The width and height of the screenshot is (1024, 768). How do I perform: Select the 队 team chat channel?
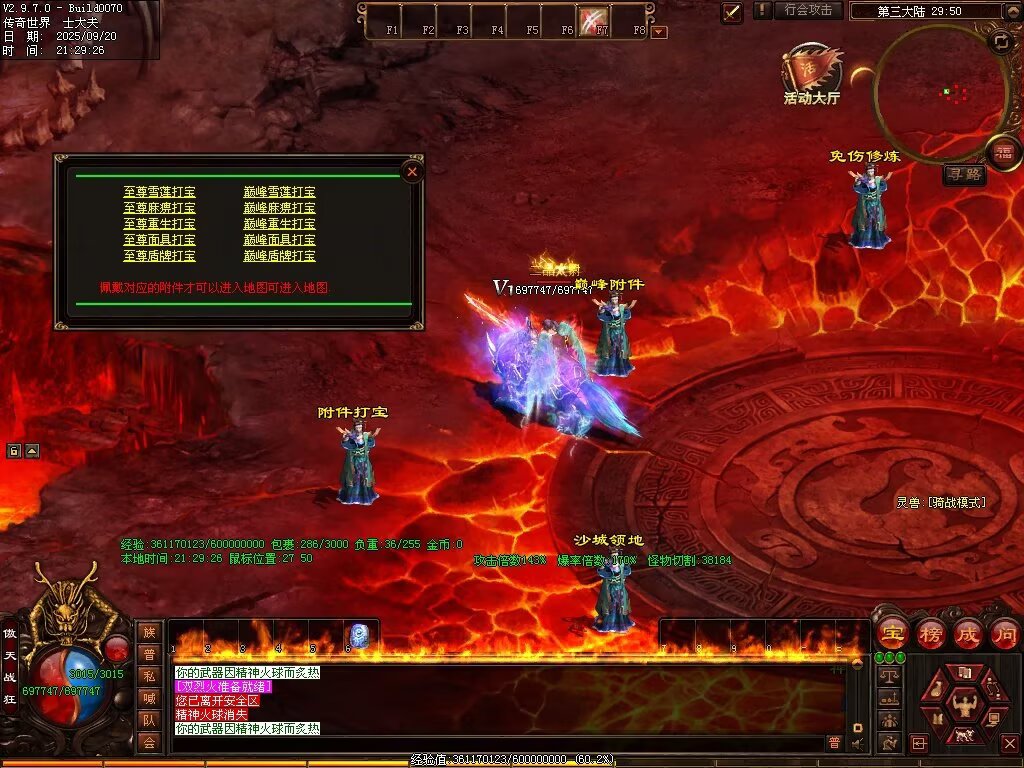[x=149, y=720]
